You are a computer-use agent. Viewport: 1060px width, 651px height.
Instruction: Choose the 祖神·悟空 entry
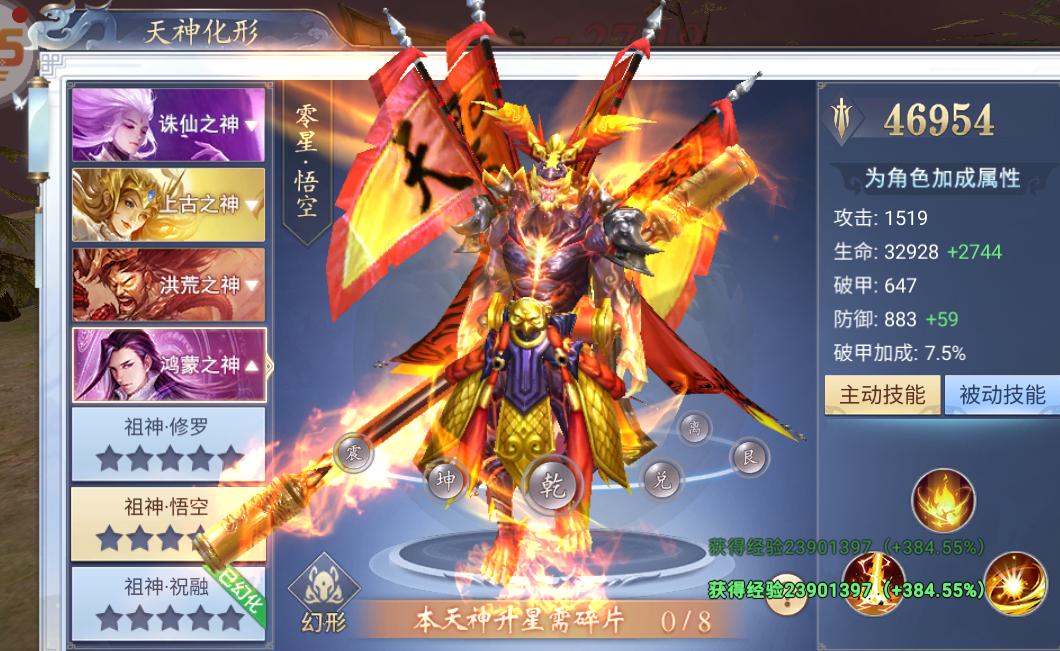pos(168,522)
